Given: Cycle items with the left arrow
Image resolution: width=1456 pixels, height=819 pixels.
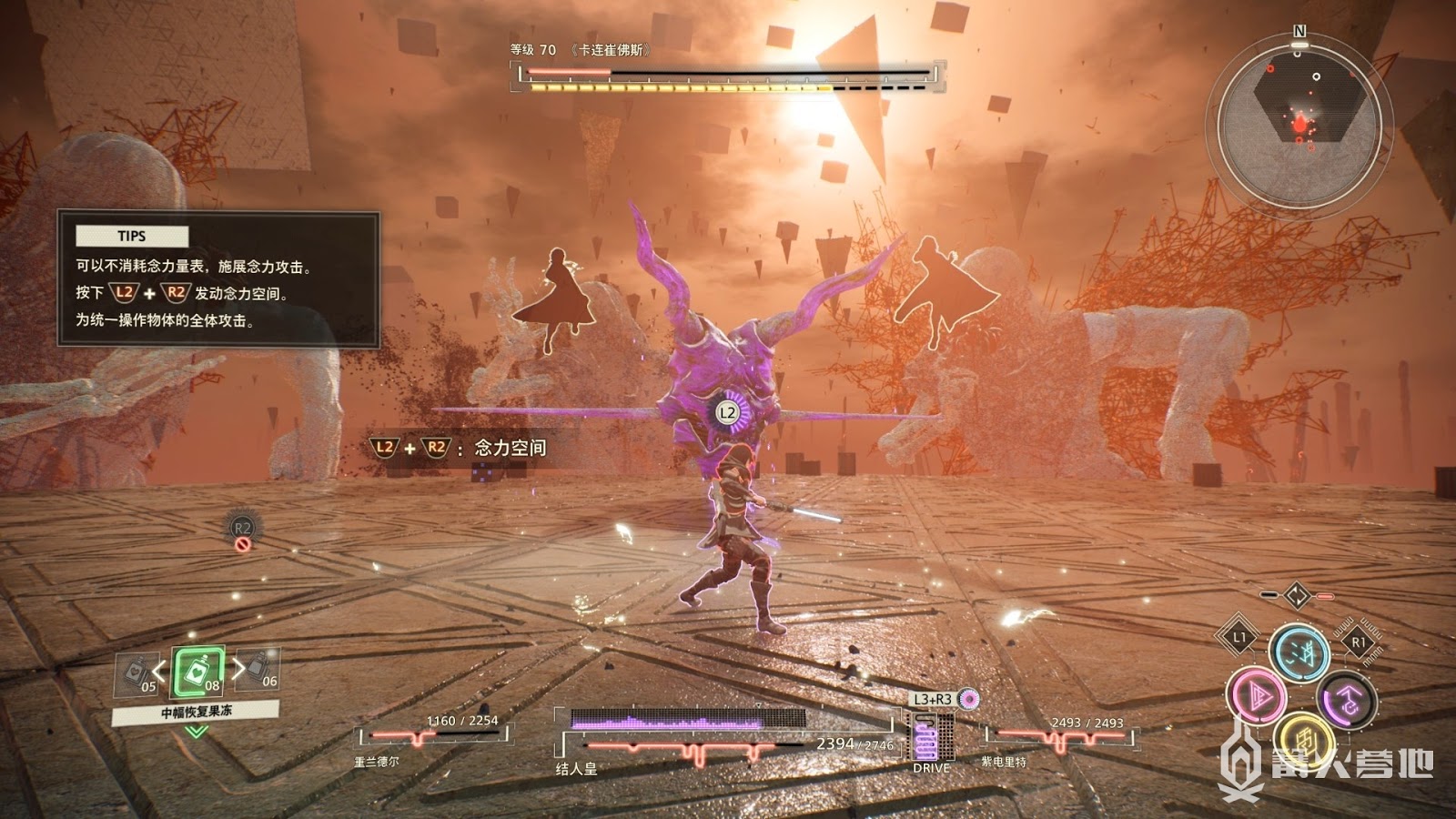Looking at the screenshot, I should point(160,672).
